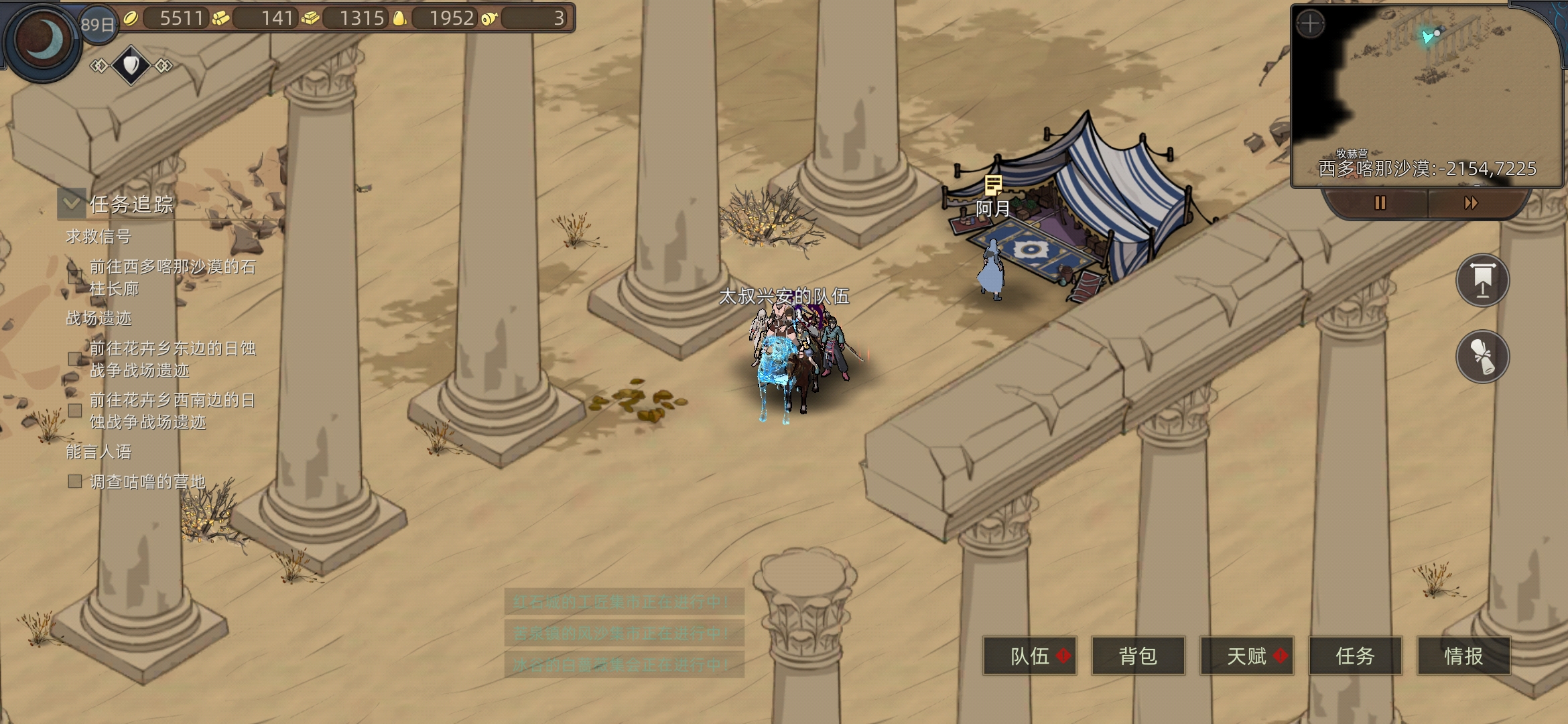Click the round scroll button
Image resolution: width=1568 pixels, height=724 pixels.
1482,356
